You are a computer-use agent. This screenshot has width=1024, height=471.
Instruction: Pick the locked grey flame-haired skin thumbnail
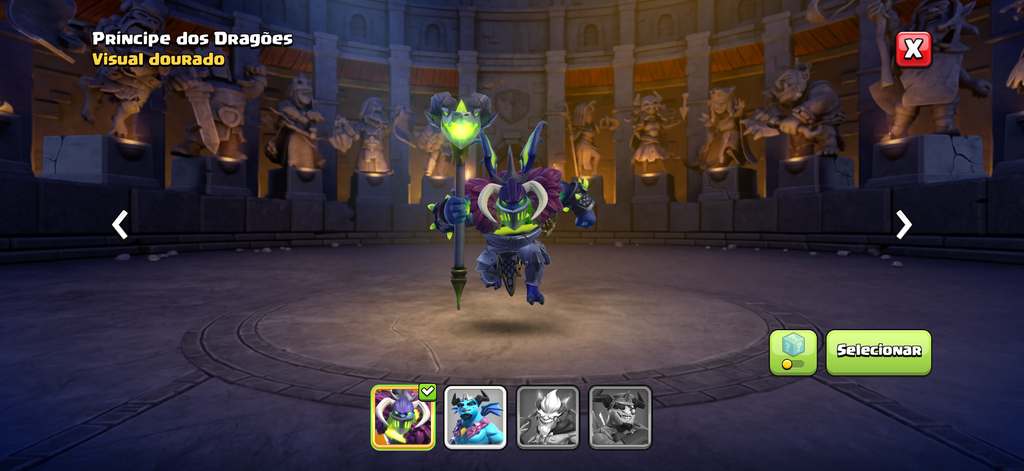click(x=547, y=417)
